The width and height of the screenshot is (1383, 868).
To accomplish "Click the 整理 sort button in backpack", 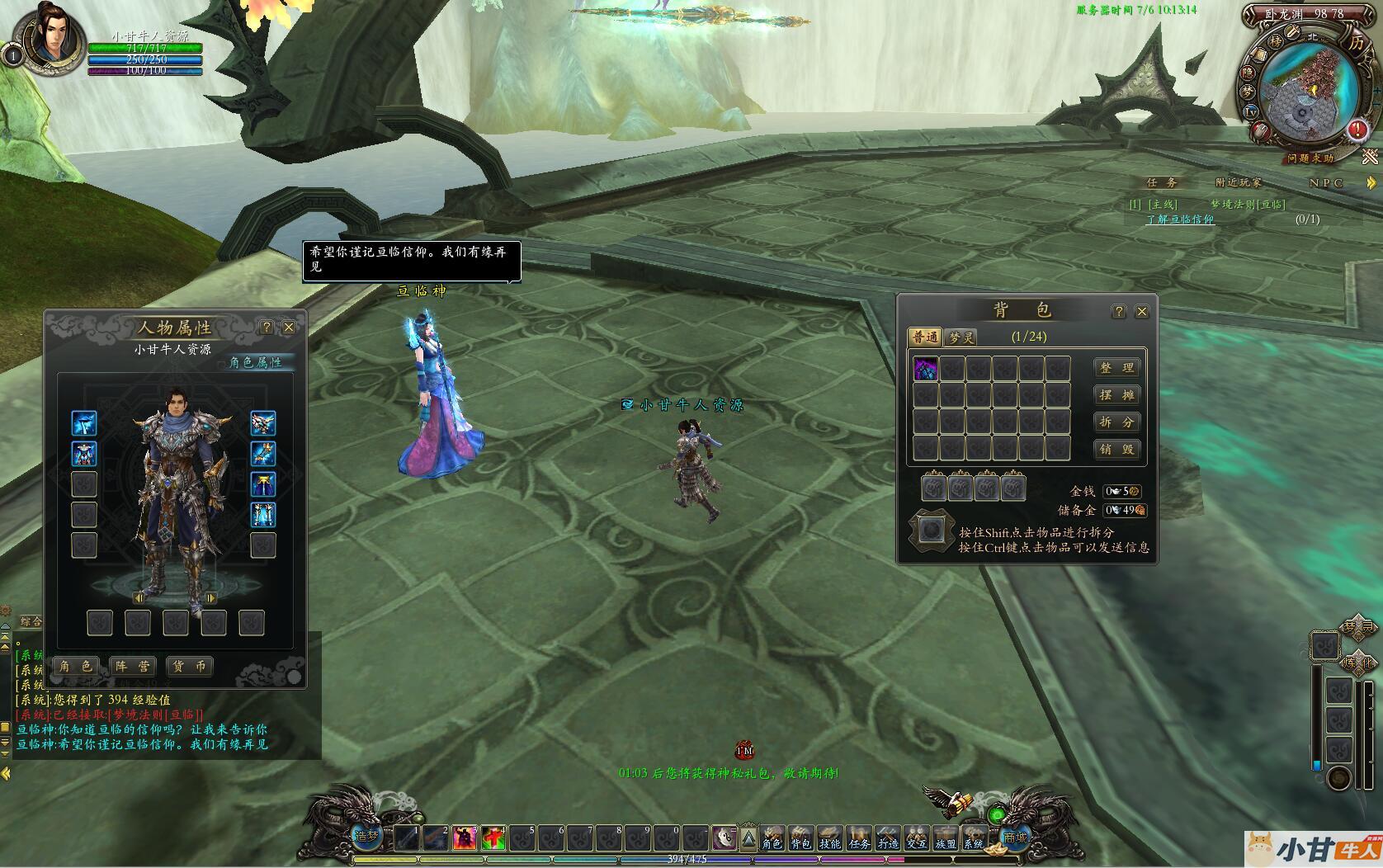I will pos(1116,368).
